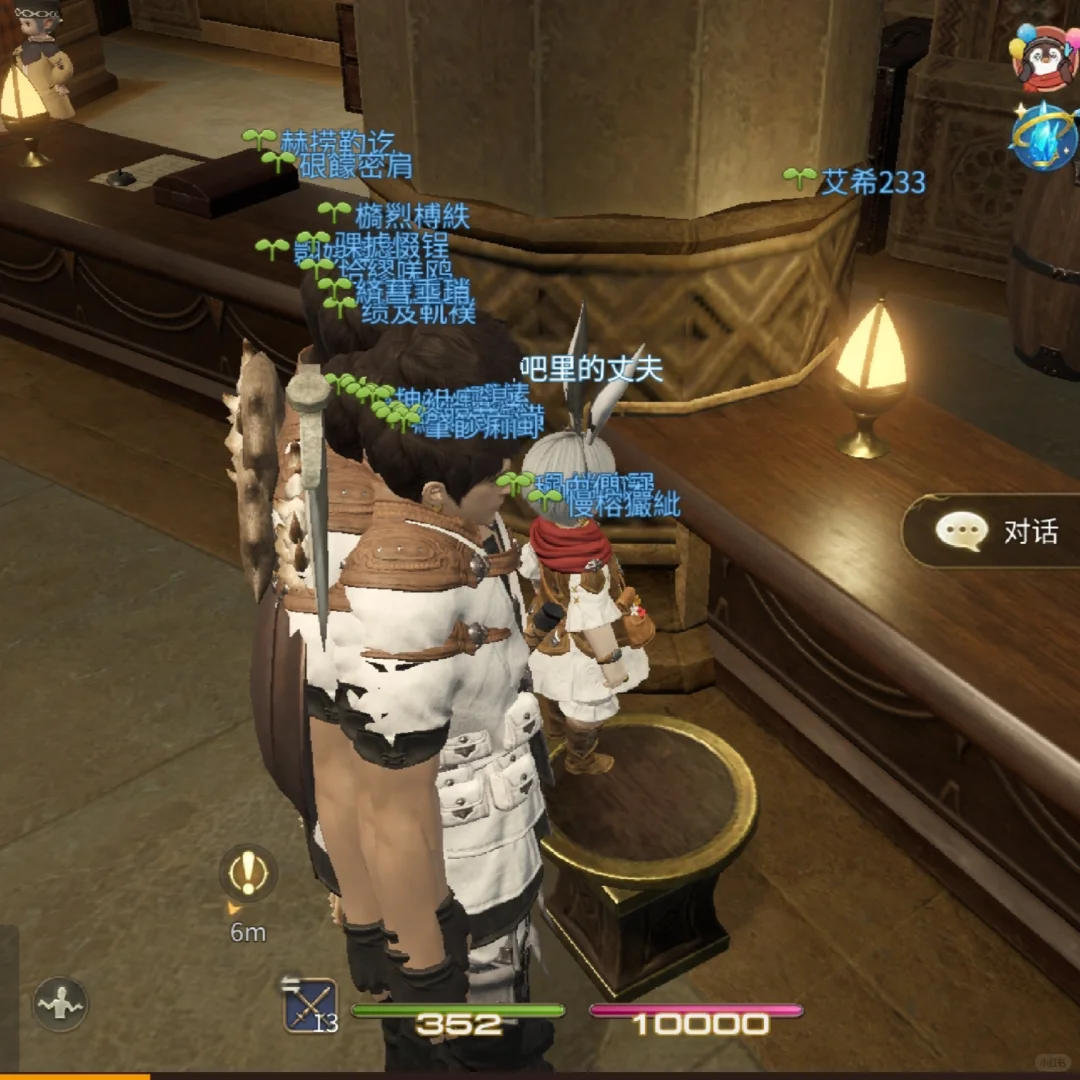Open the blue crystal icon
The width and height of the screenshot is (1080, 1080).
tap(1045, 136)
